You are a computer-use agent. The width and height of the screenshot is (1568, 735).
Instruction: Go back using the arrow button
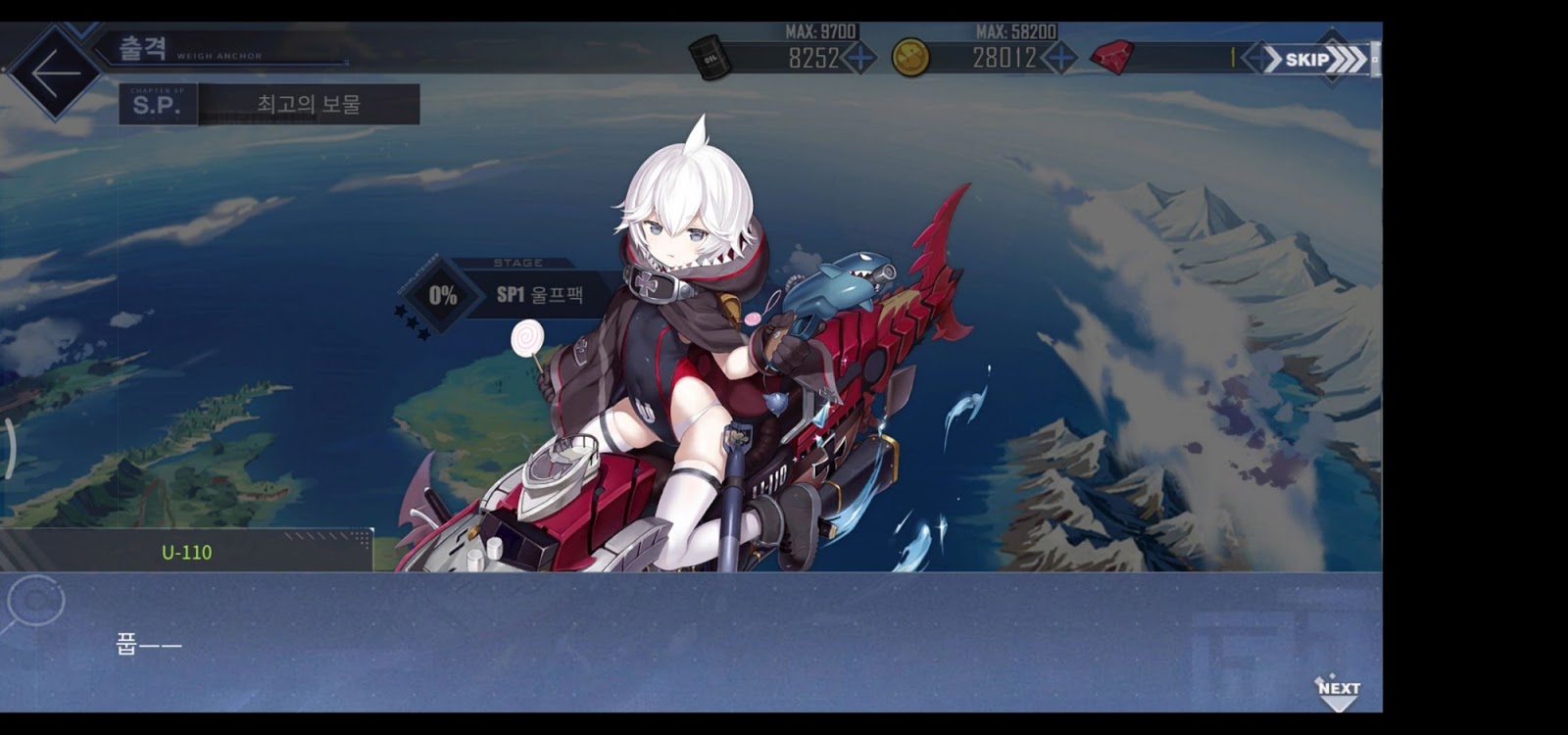point(55,72)
